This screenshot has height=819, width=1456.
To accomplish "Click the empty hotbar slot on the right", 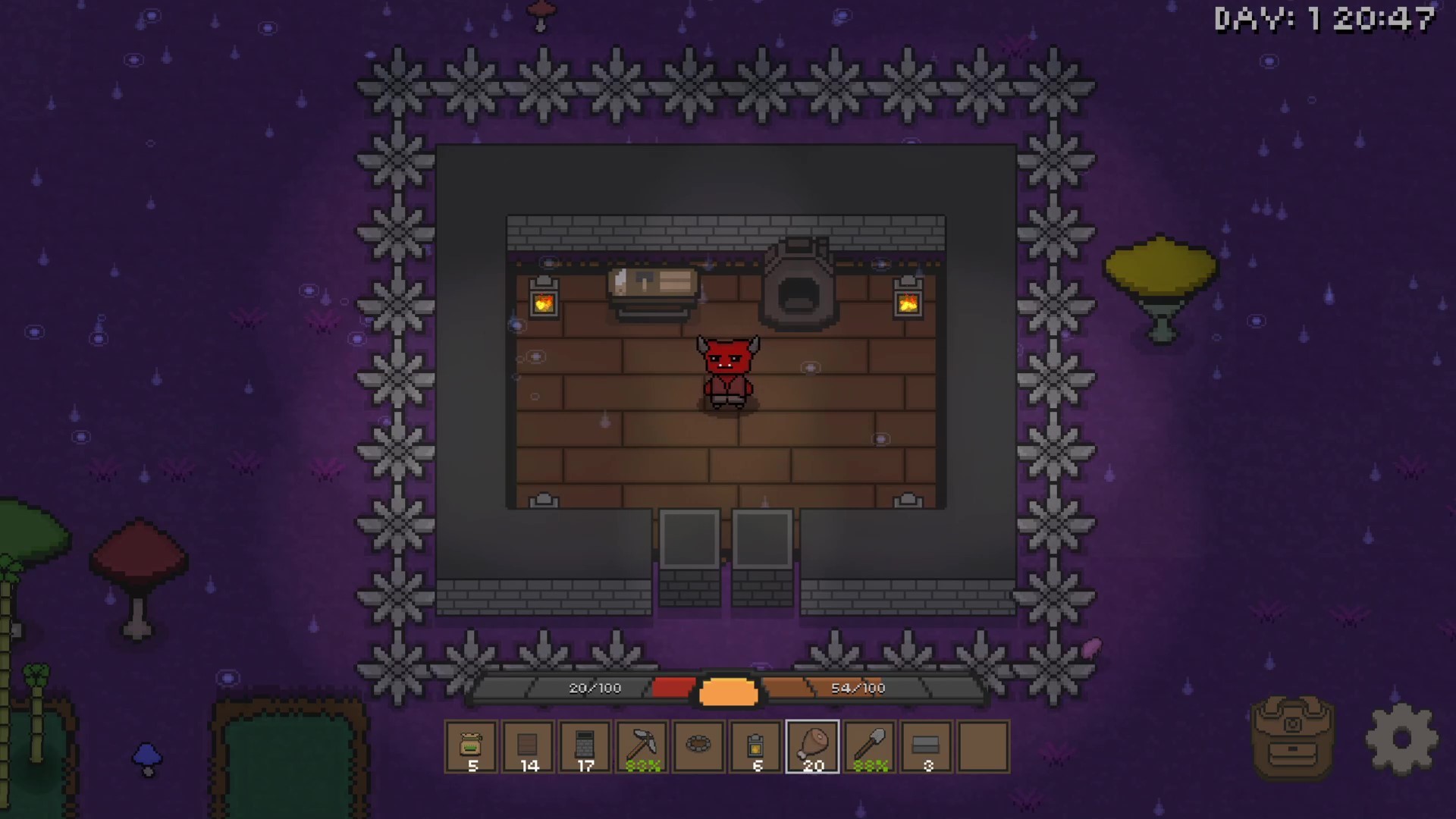I will (x=984, y=747).
